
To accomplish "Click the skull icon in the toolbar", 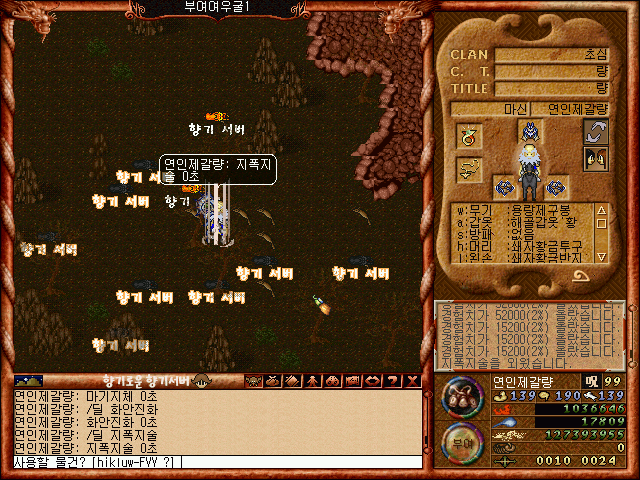I will click(254, 381).
